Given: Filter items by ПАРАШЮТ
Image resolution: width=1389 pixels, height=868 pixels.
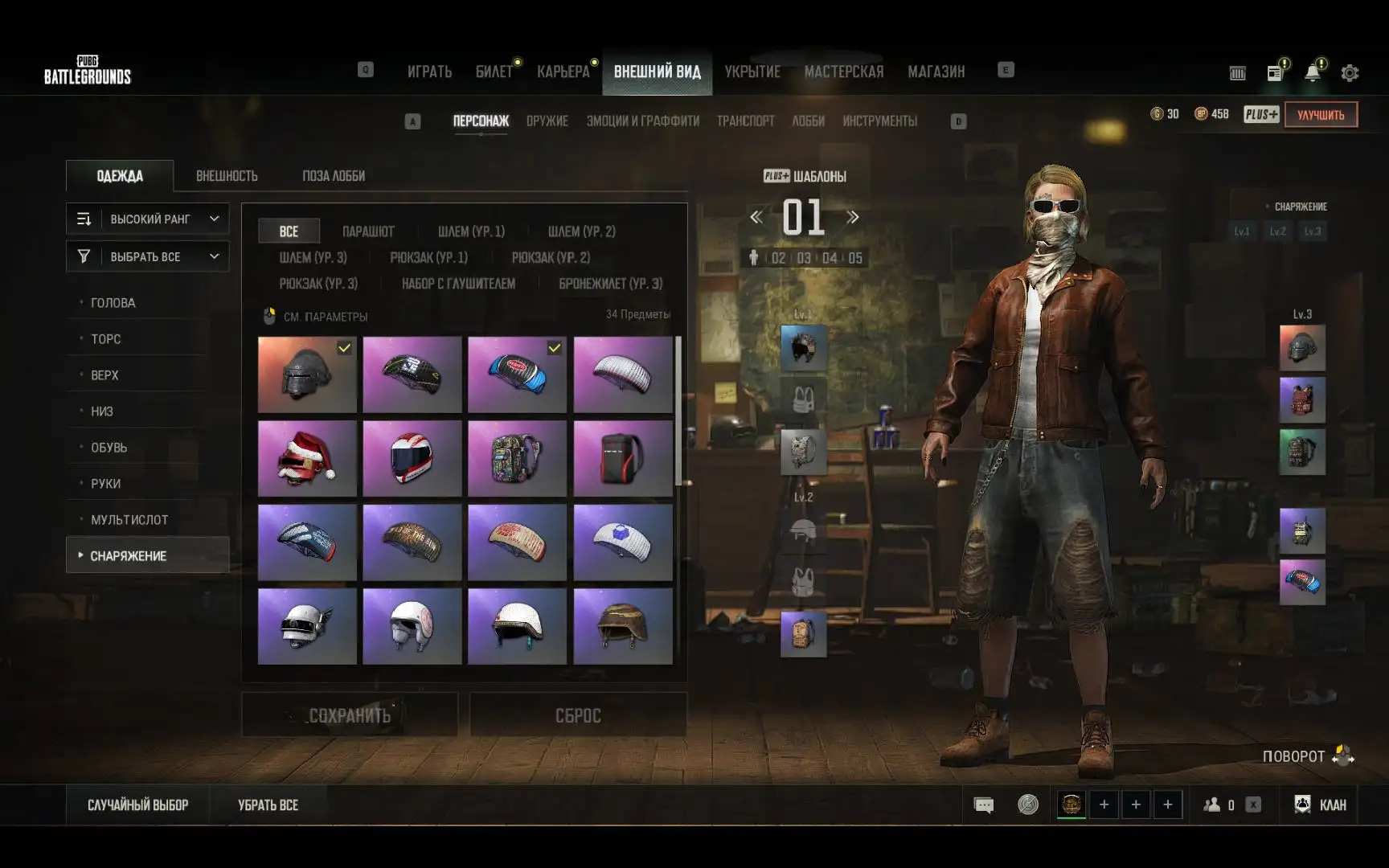Looking at the screenshot, I should point(368,231).
